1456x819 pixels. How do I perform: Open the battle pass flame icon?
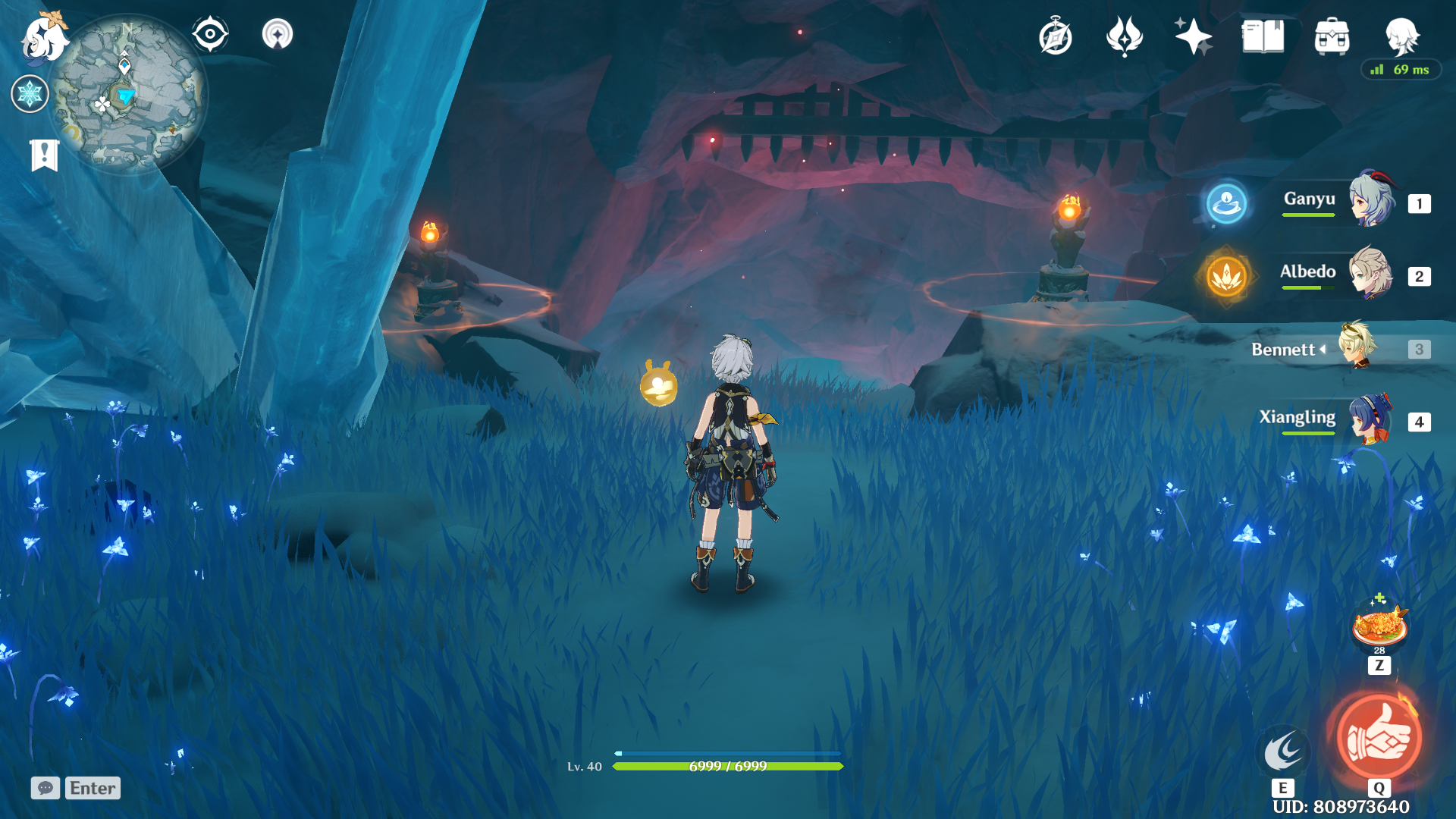1124,36
